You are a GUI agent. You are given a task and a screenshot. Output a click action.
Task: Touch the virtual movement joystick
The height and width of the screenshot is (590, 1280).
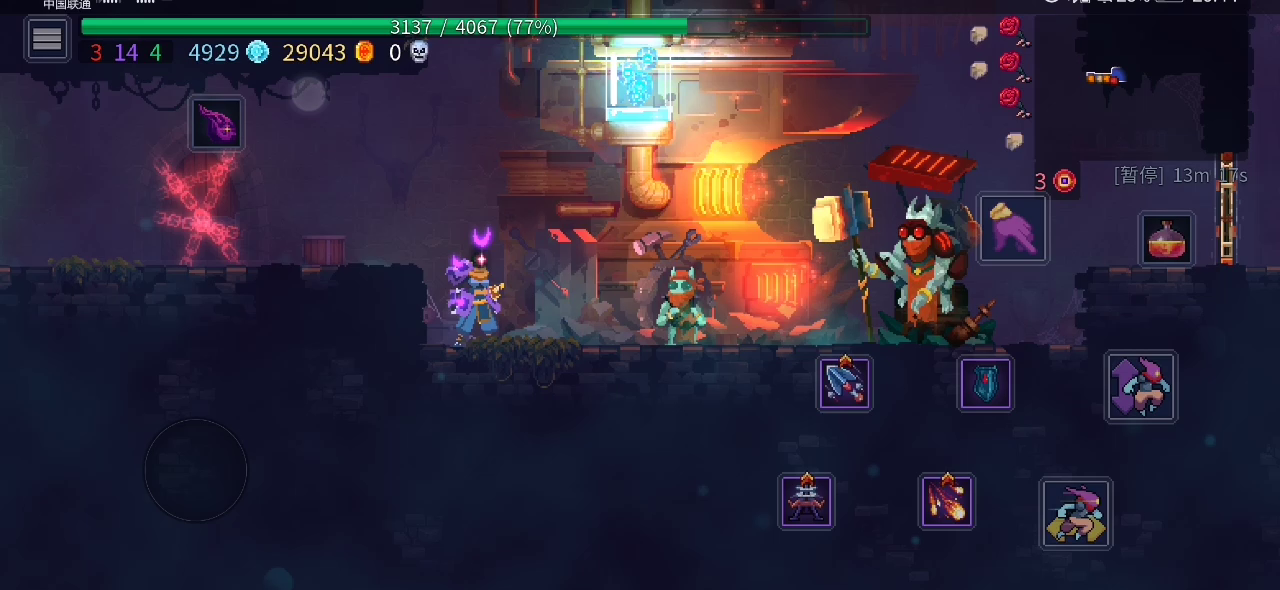[196, 469]
